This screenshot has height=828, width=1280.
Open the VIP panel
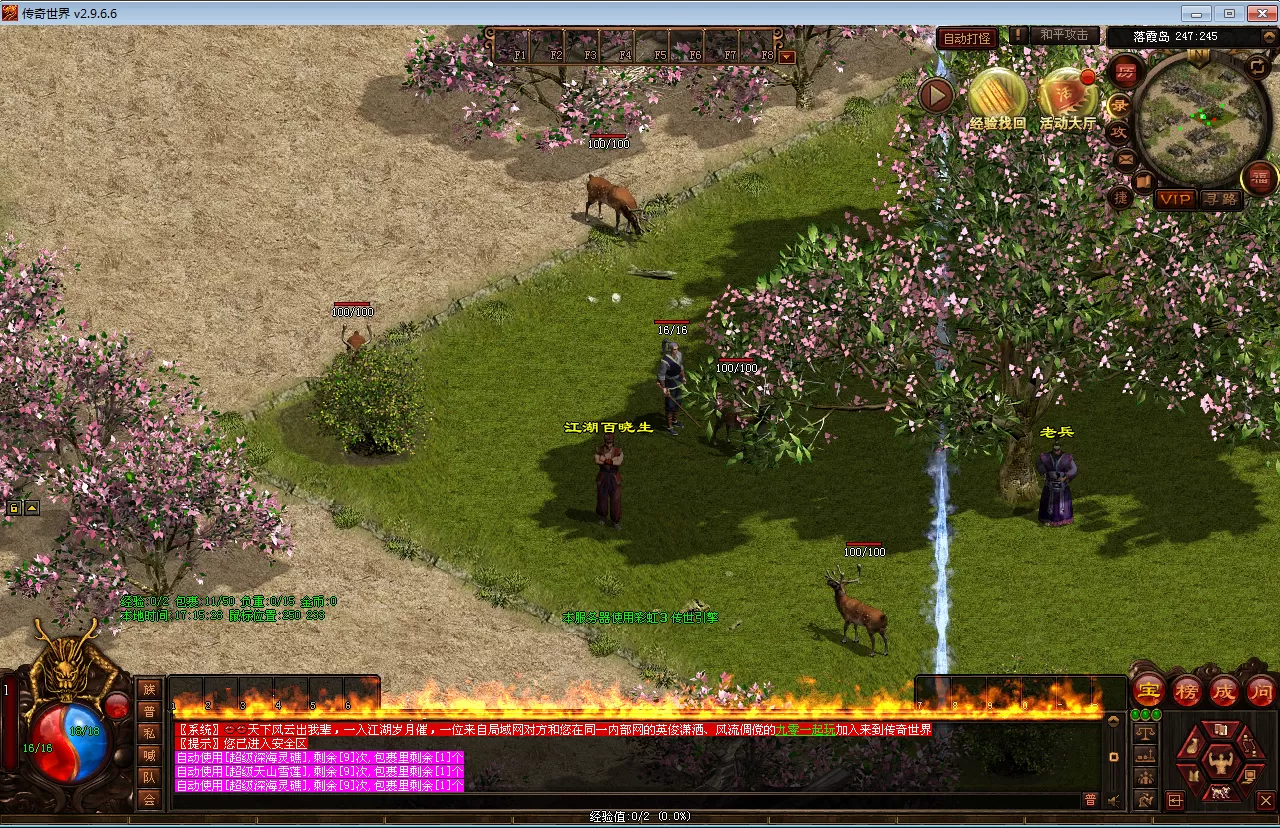tap(1175, 199)
